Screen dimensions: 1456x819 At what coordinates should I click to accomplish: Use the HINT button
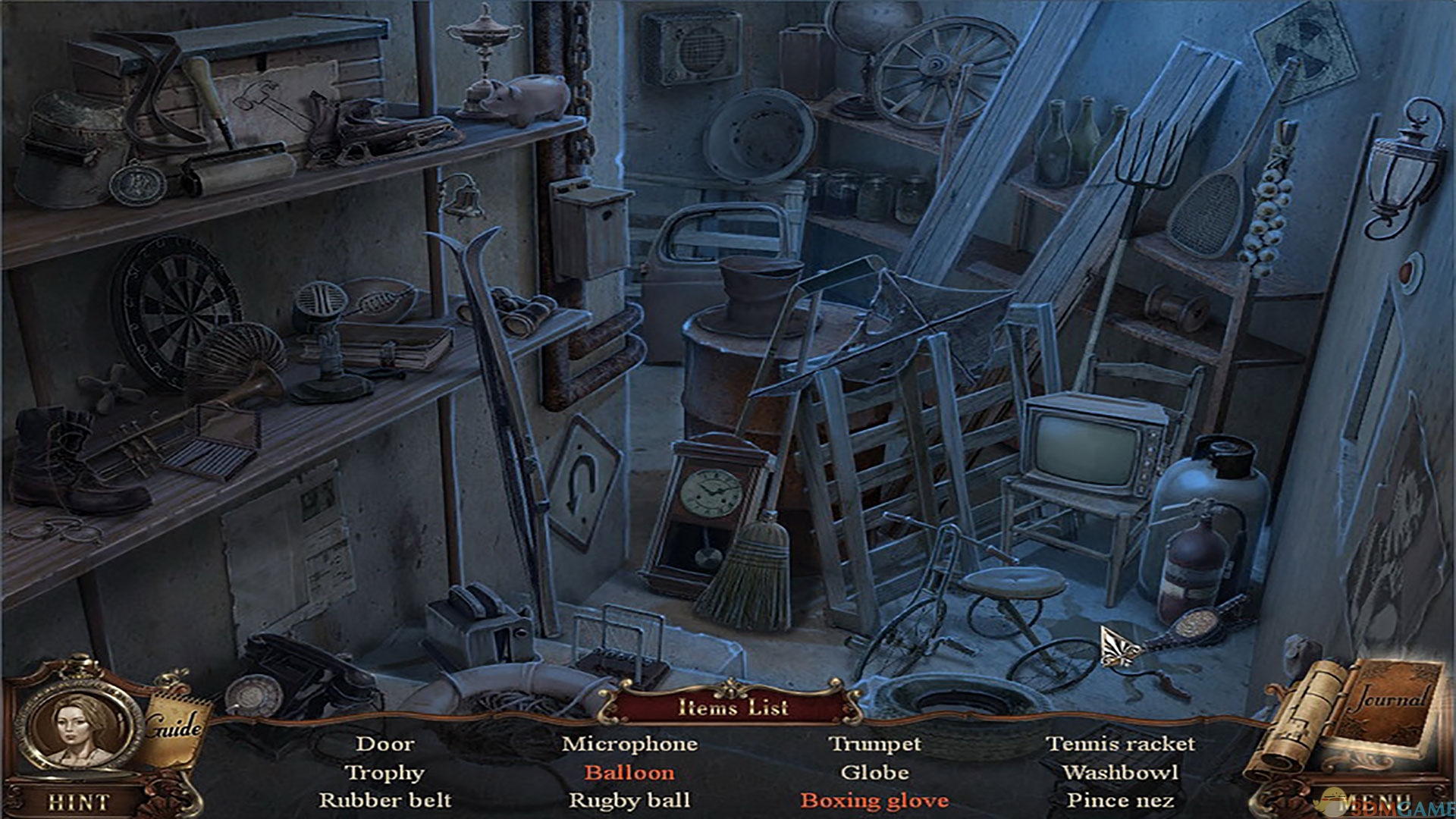tap(78, 802)
